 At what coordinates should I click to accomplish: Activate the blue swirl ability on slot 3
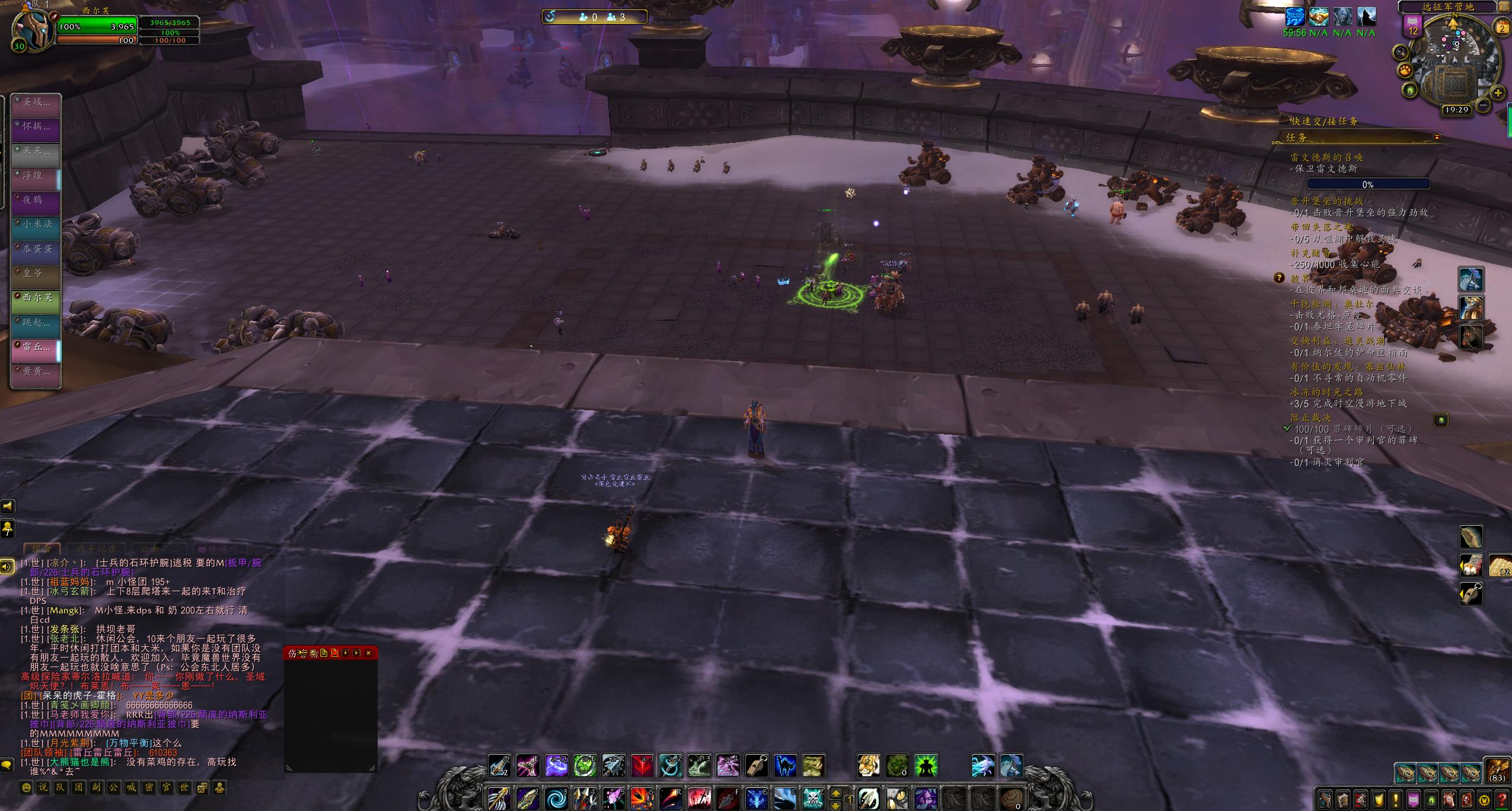point(556,799)
